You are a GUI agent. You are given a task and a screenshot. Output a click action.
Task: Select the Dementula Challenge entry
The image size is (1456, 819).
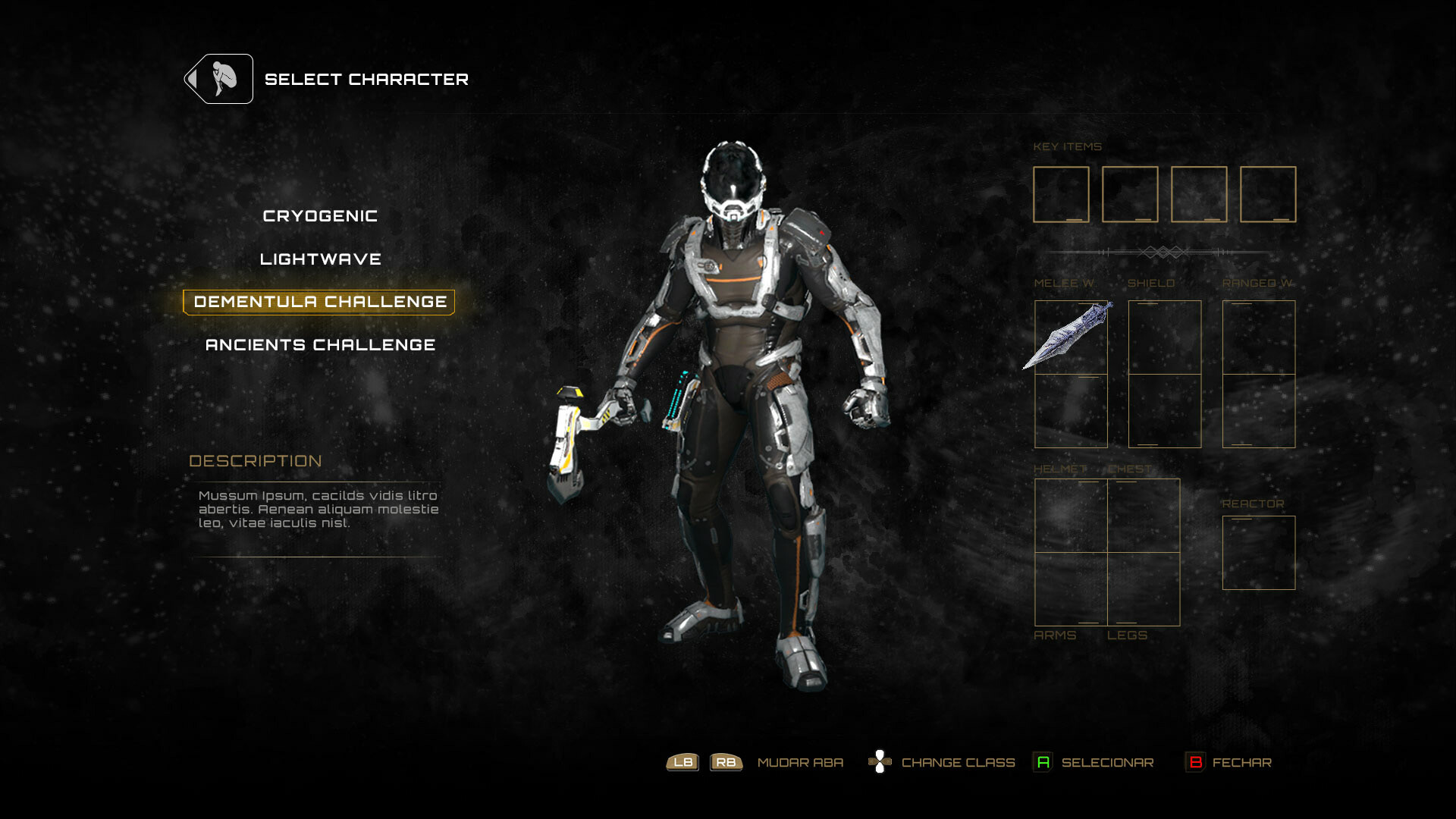tap(319, 302)
